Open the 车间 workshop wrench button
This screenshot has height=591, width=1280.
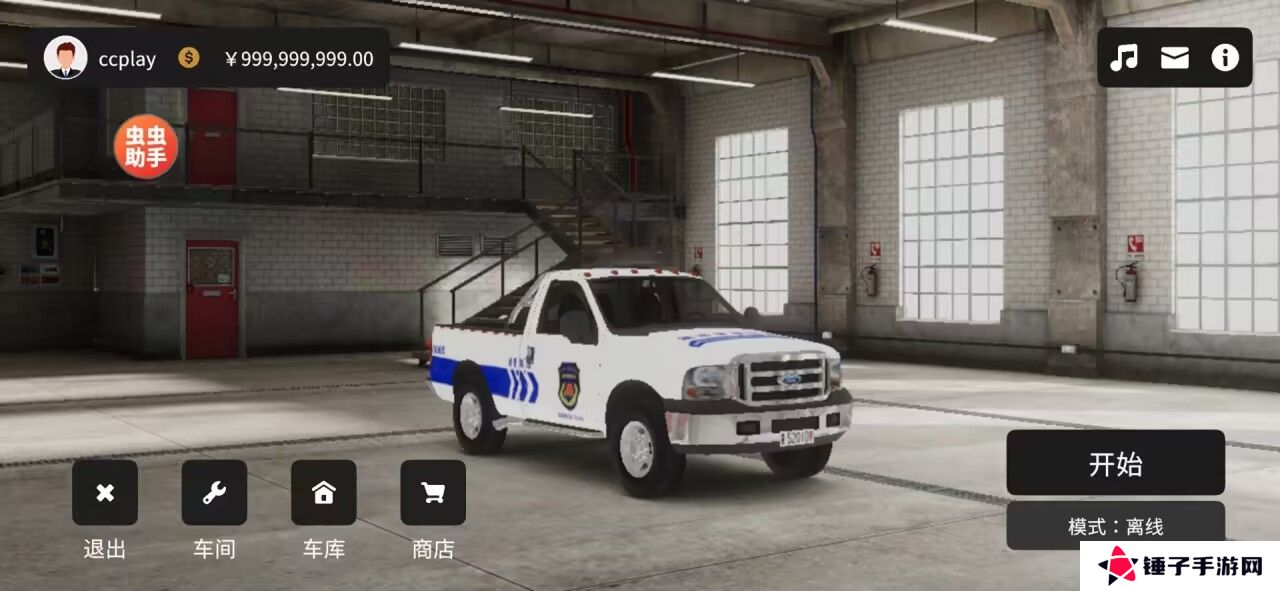[x=214, y=493]
